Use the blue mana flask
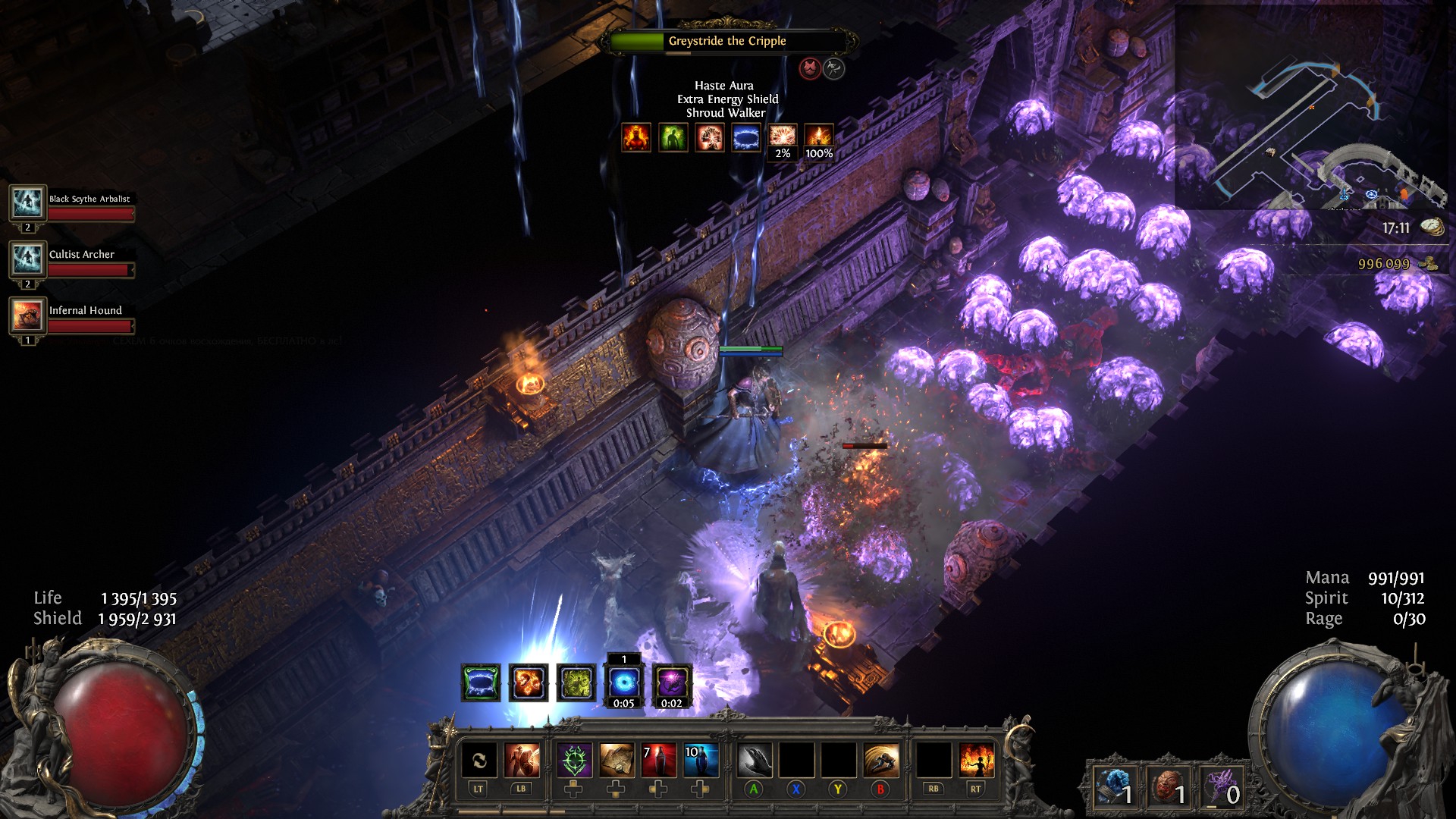This screenshot has height=819, width=1456. click(x=701, y=761)
